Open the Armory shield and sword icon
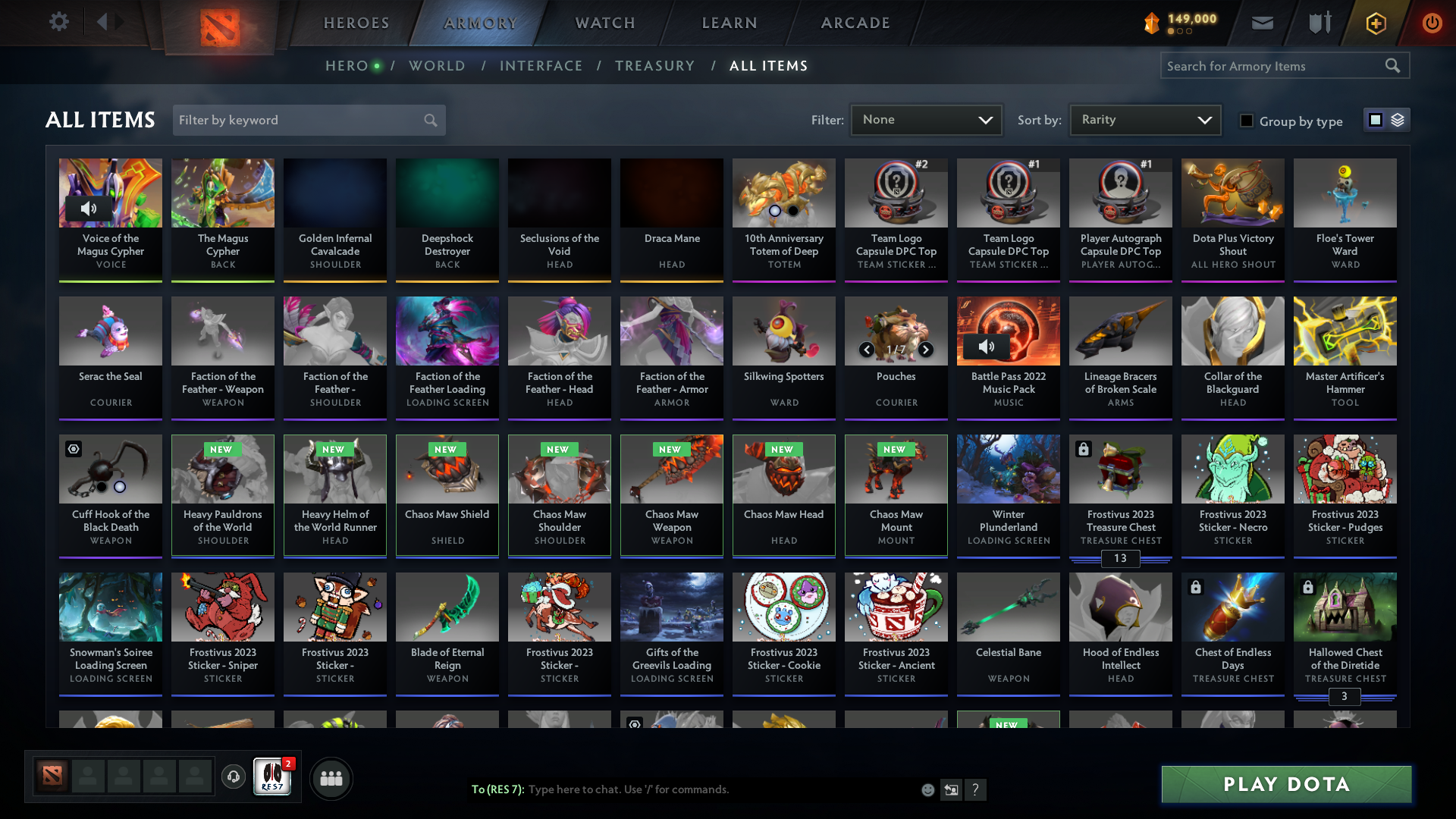1456x819 pixels. [x=1318, y=23]
